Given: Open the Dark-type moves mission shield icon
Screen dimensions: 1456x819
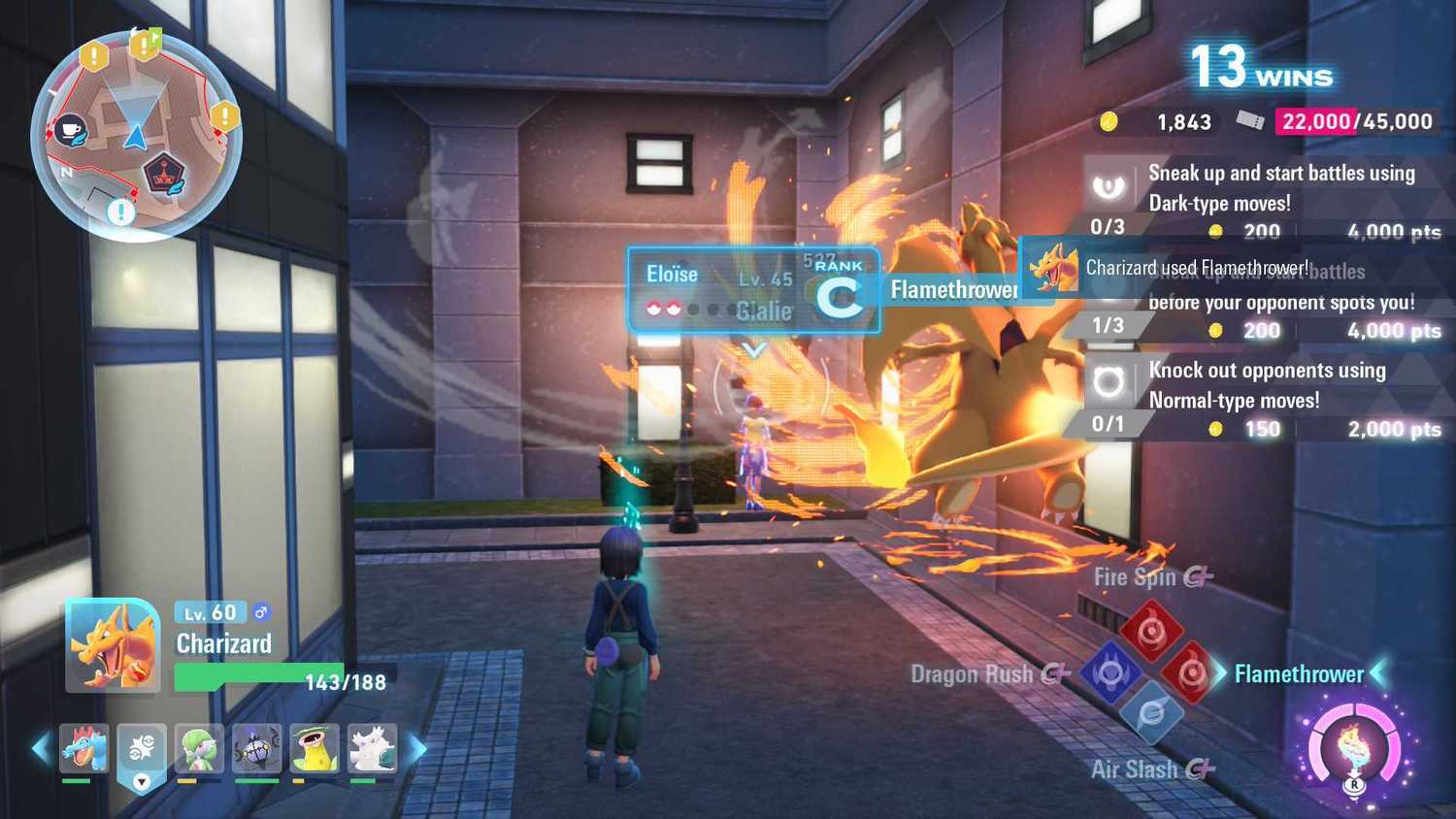Looking at the screenshot, I should [1109, 187].
